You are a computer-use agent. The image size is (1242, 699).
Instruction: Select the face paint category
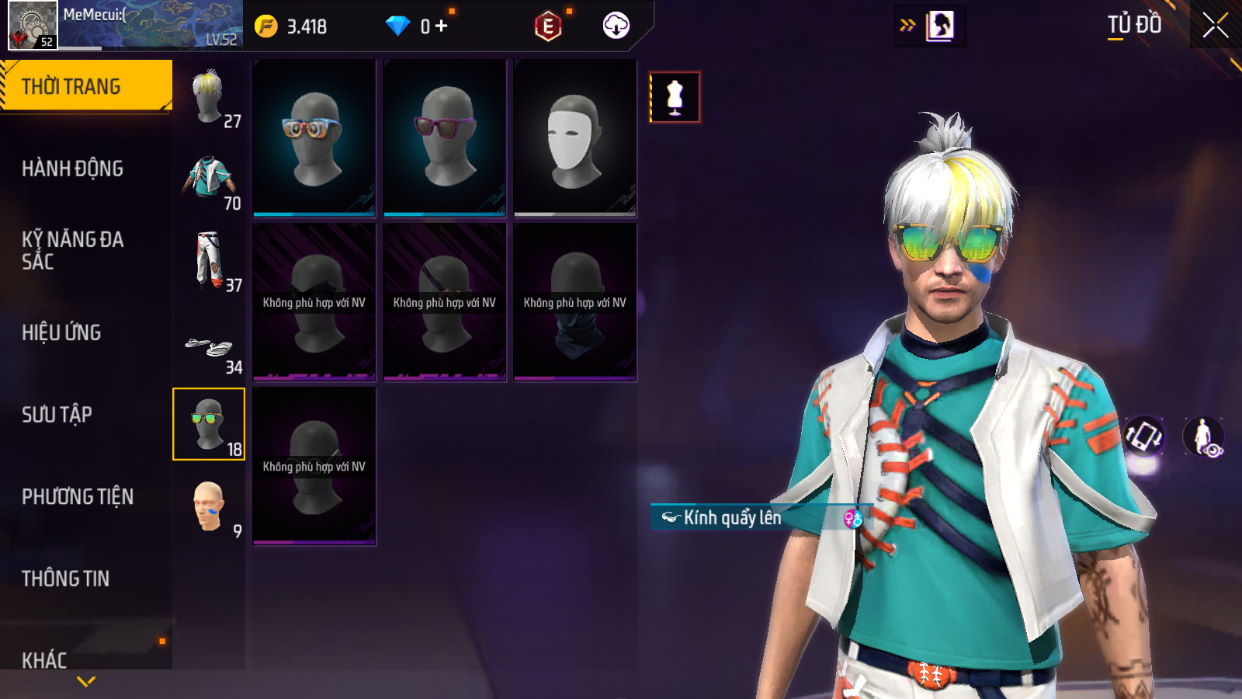click(209, 507)
